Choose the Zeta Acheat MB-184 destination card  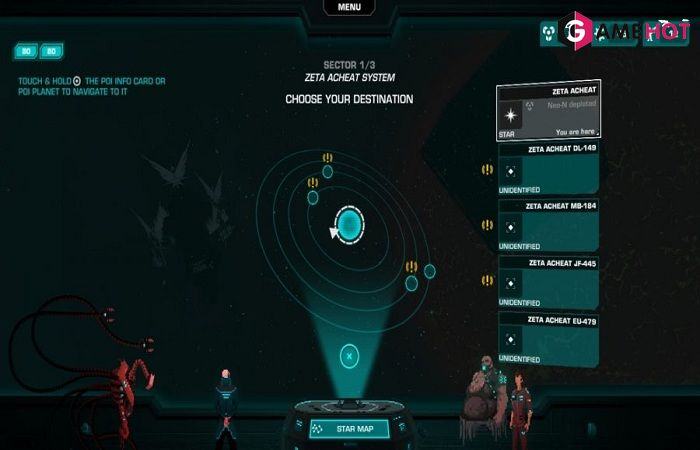[548, 225]
